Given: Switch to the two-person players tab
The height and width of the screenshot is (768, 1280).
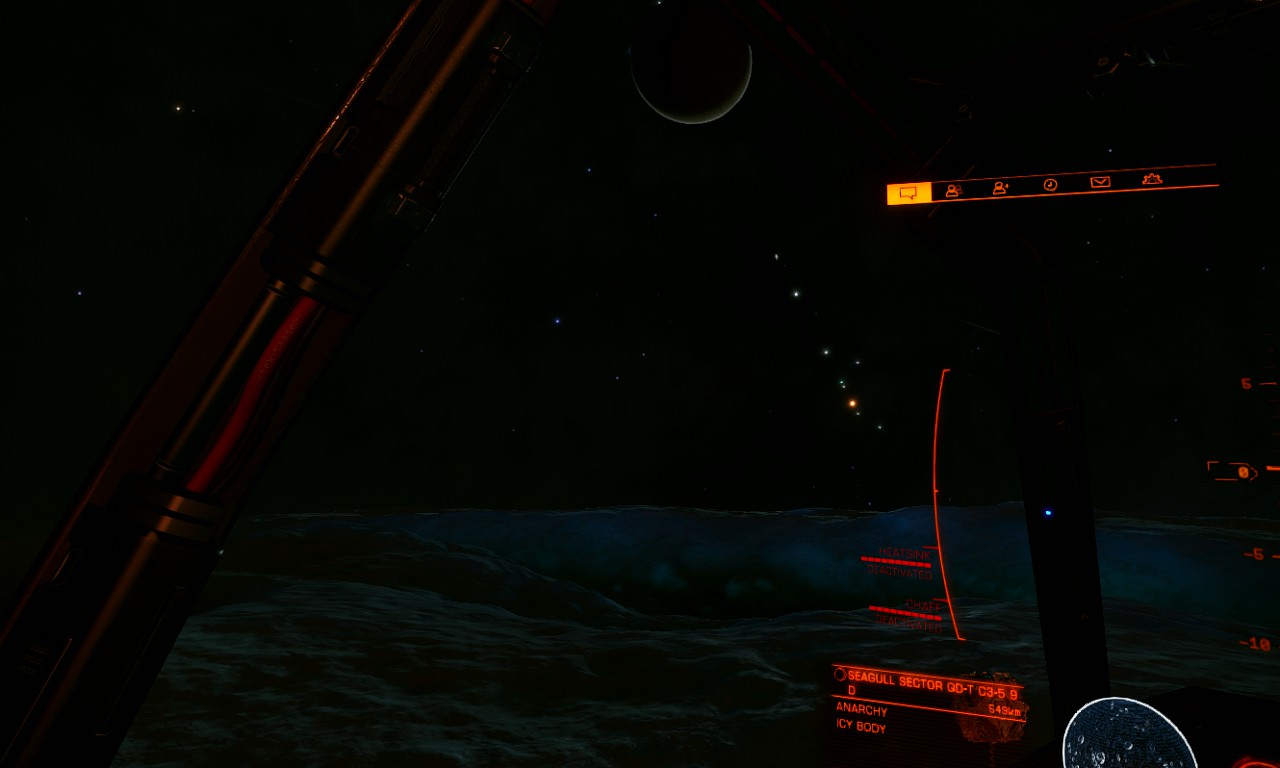Looking at the screenshot, I should (x=954, y=190).
